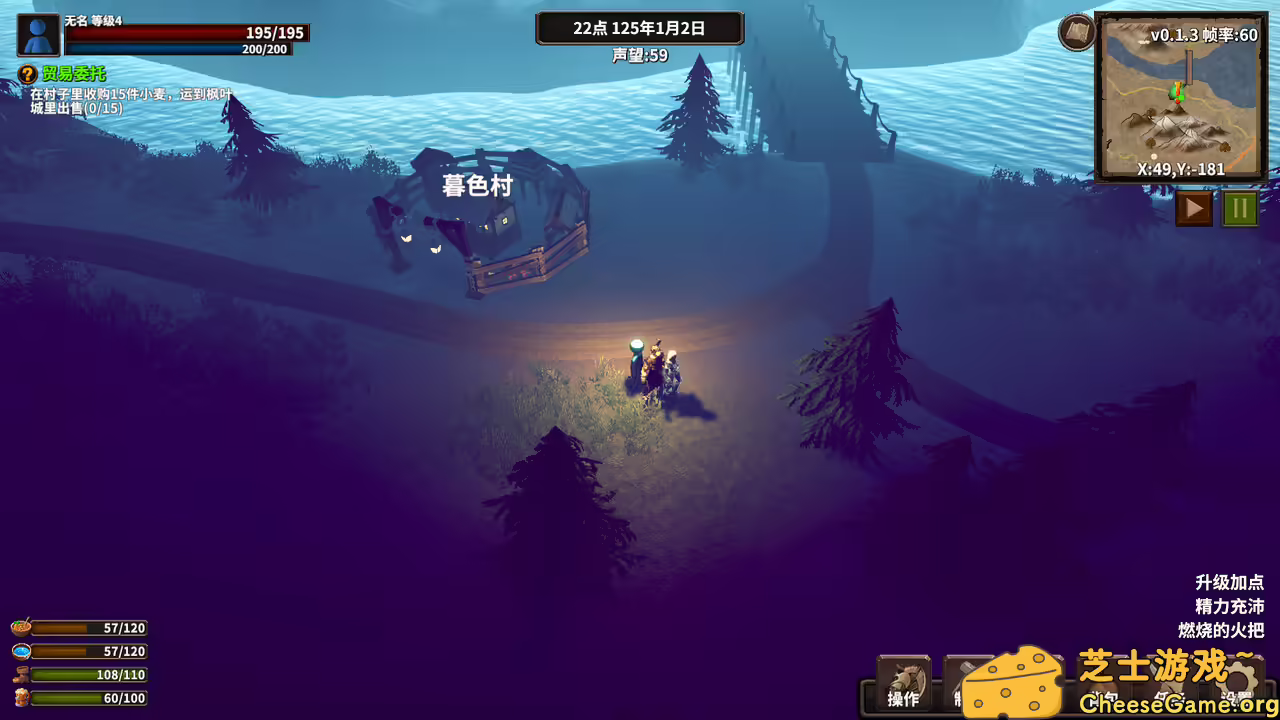Viewport: 1280px width, 720px height.
Task: Open the 设置 settings gear icon
Action: click(1240, 678)
